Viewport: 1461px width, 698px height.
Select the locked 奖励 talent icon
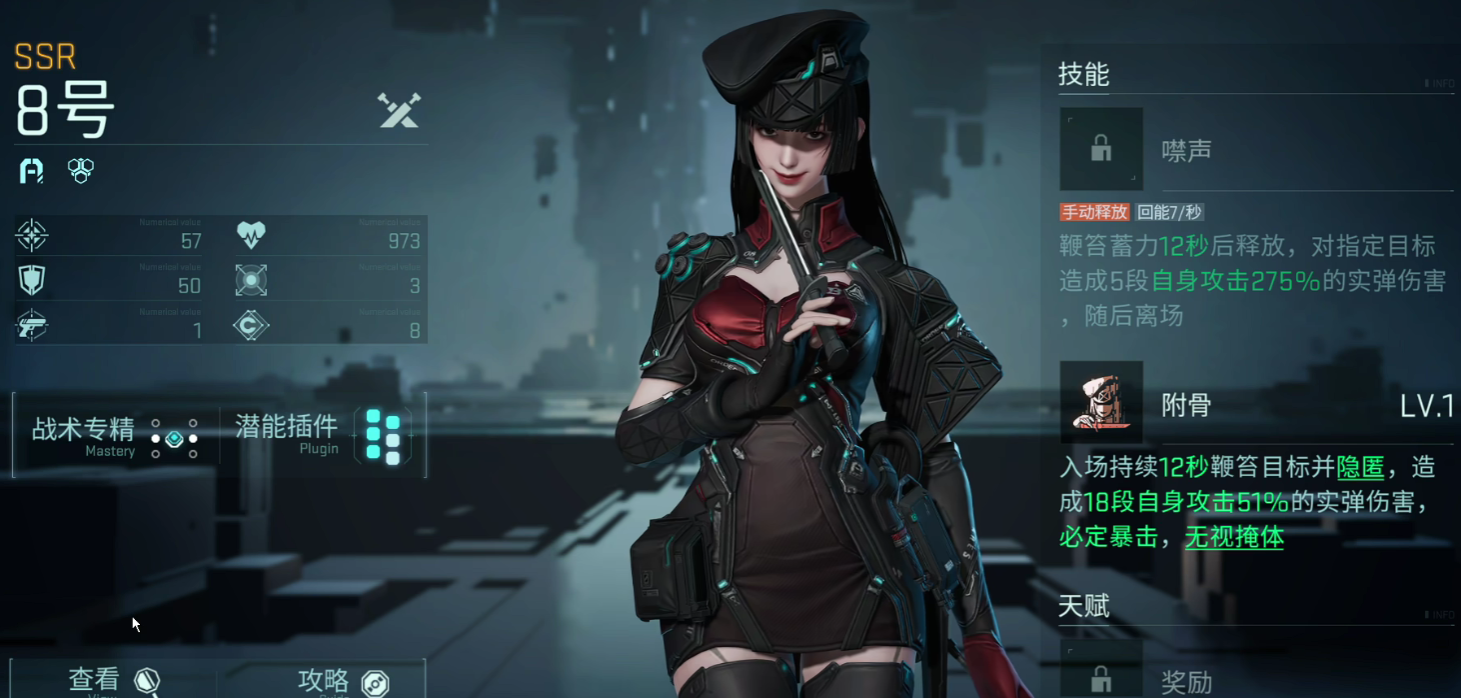1101,672
